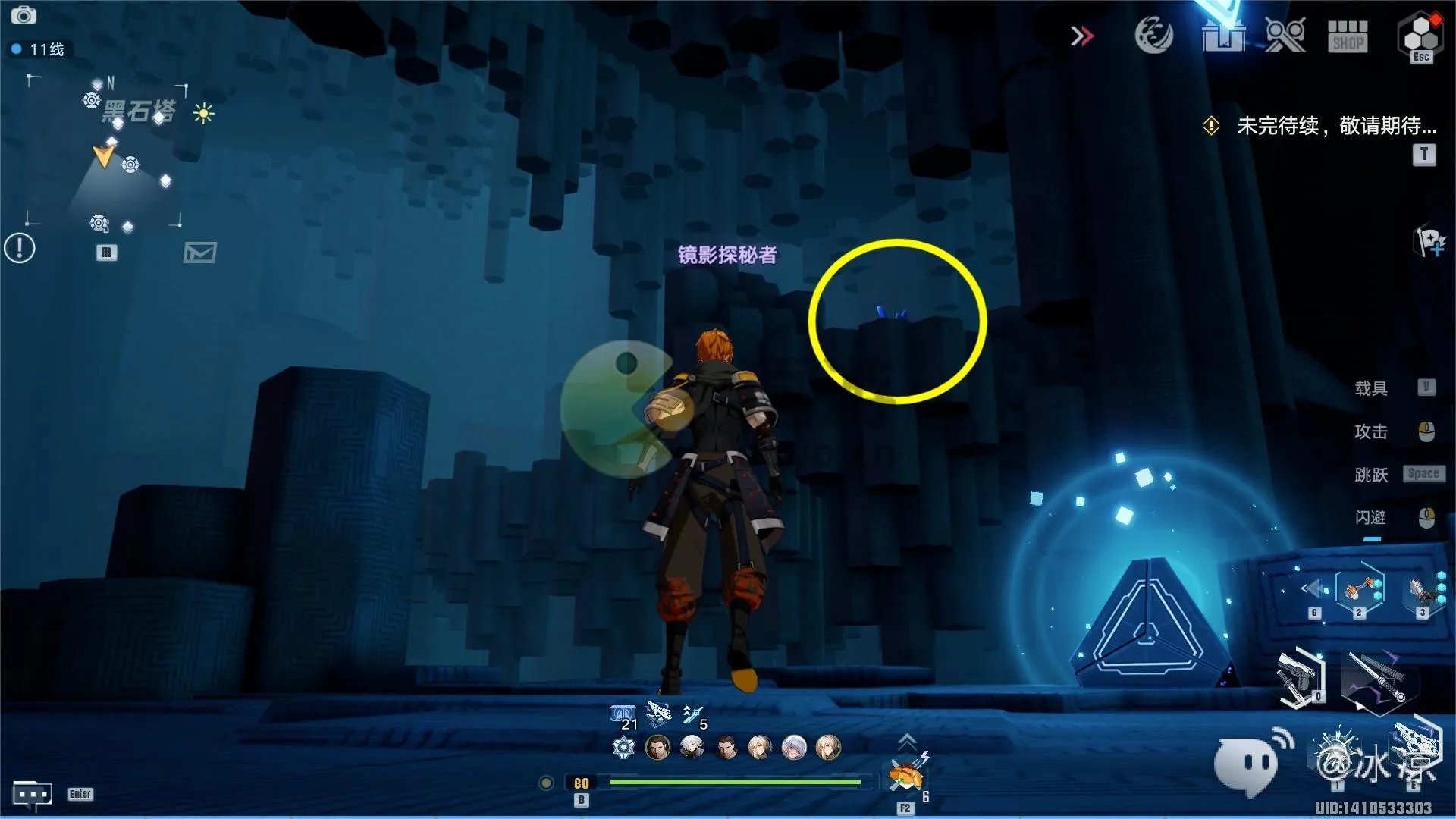
Task: Open the chat box icon
Action: 33,794
